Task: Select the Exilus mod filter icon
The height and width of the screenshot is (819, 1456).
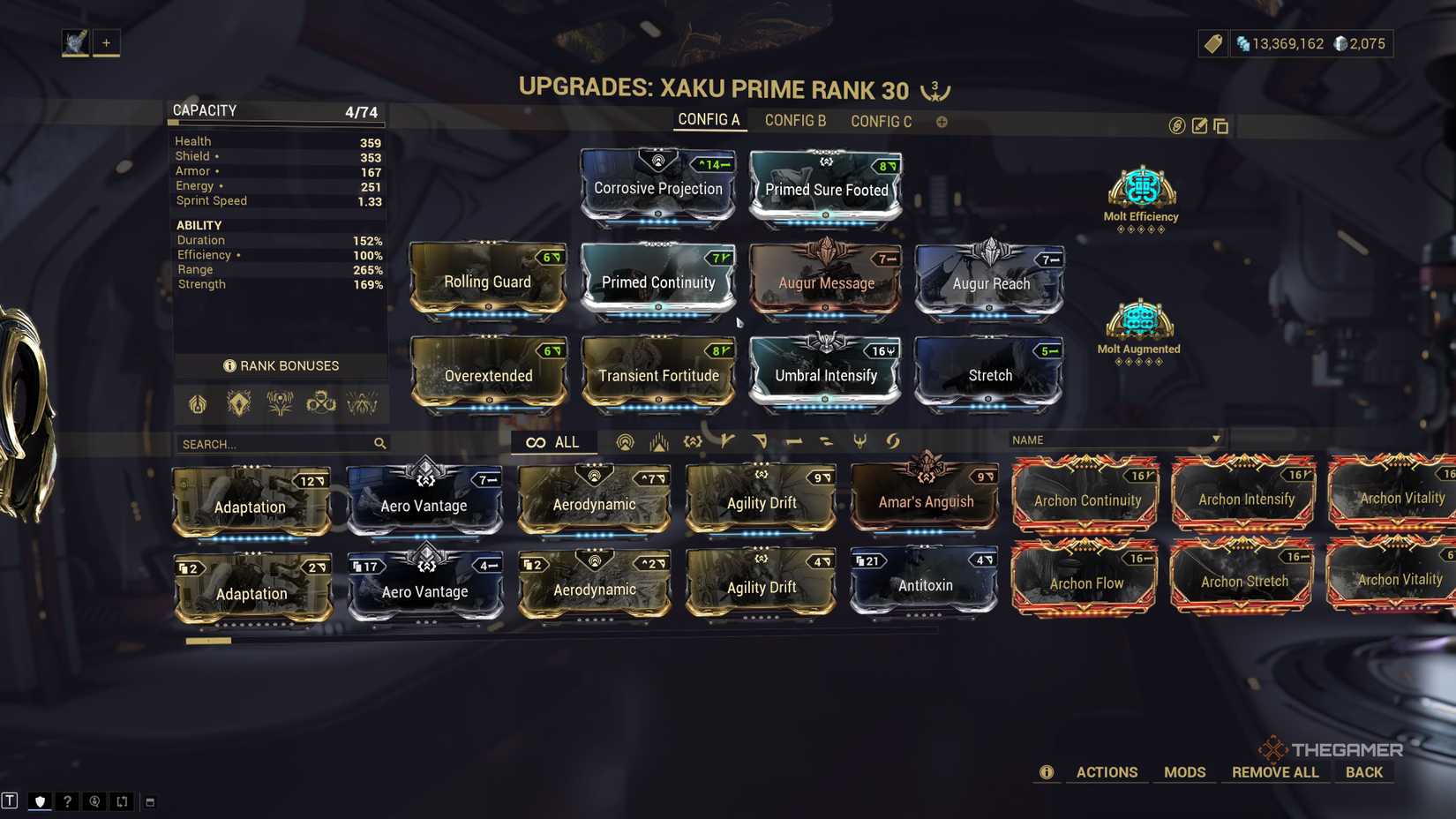Action: click(x=658, y=440)
